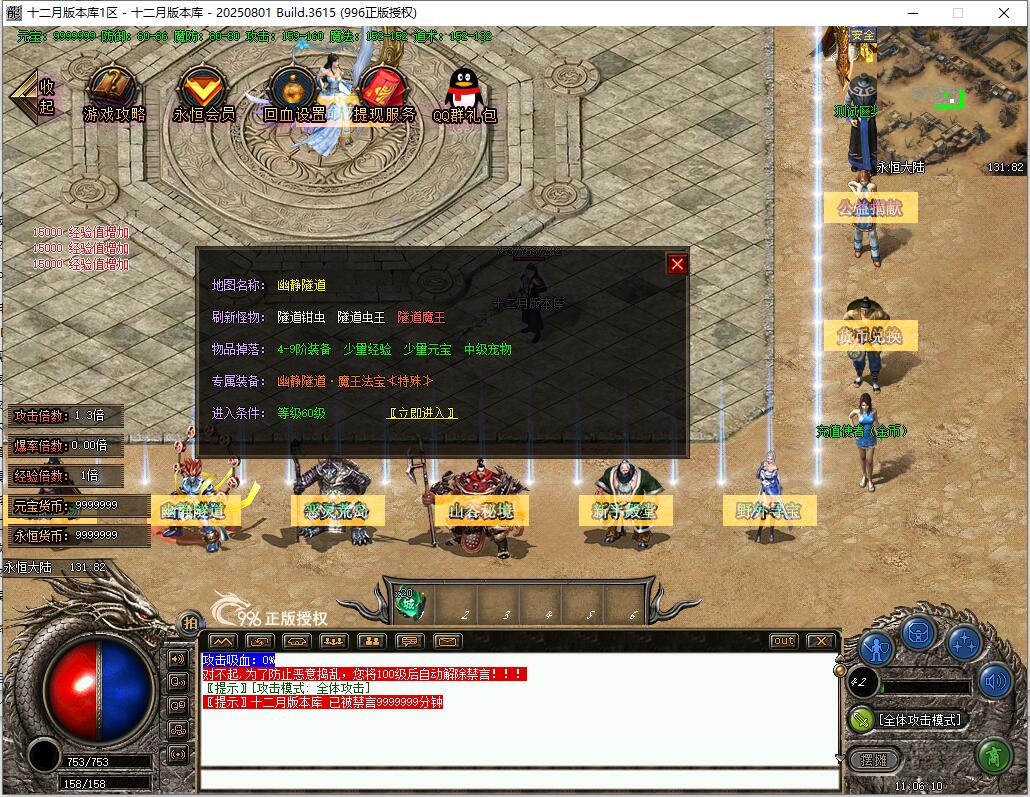Open the 永恒会员 membership menu
Image resolution: width=1030 pixels, height=797 pixels.
tap(203, 94)
